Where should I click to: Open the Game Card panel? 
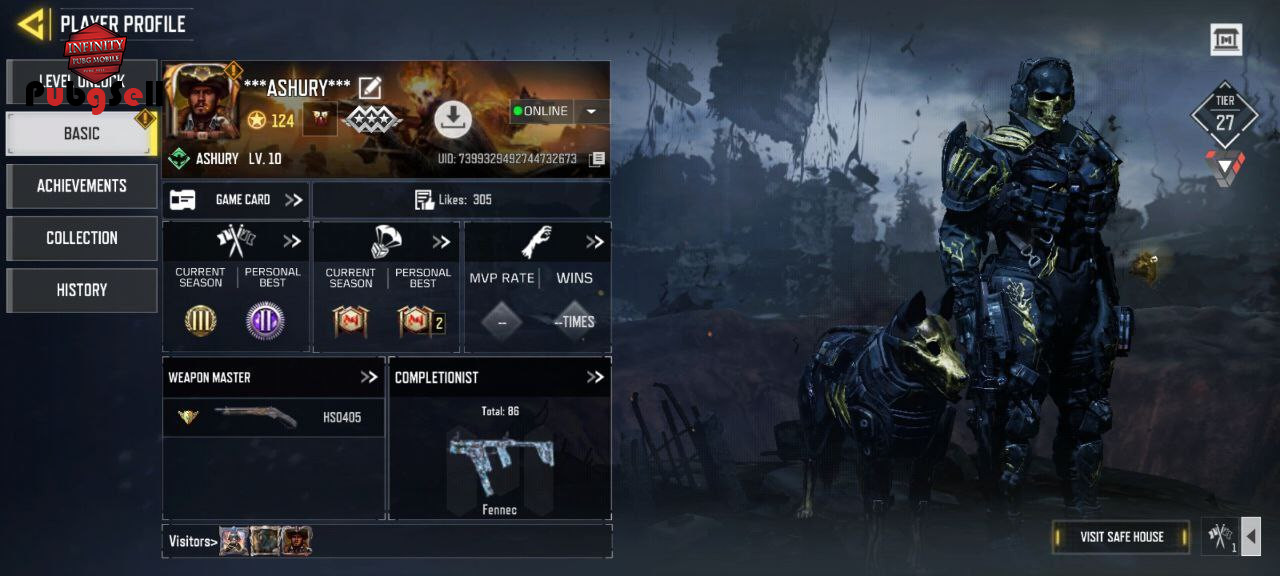pyautogui.click(x=236, y=200)
